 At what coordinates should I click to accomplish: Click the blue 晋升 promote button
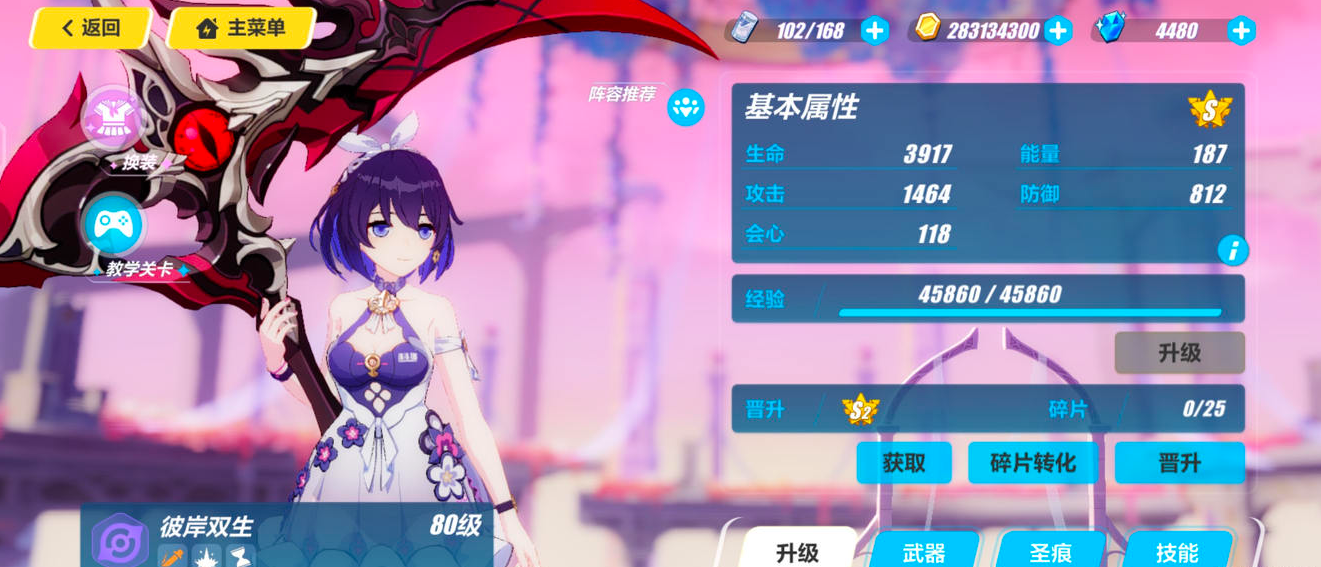point(1179,463)
